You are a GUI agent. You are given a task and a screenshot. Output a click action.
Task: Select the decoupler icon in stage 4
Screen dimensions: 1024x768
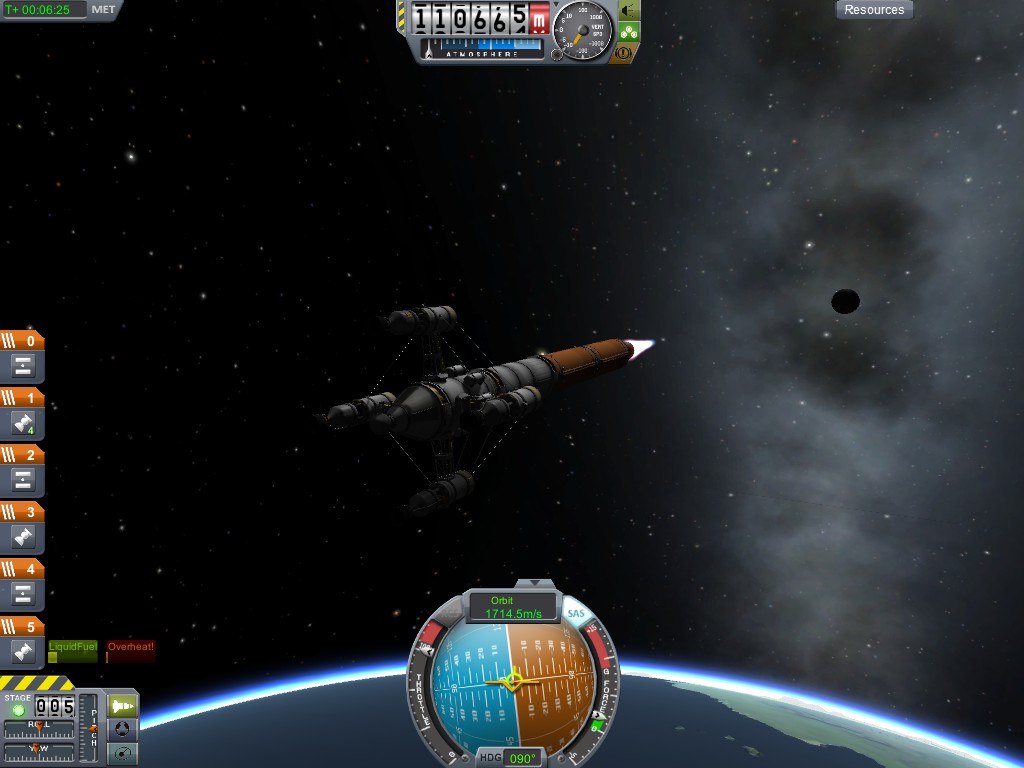click(x=24, y=595)
